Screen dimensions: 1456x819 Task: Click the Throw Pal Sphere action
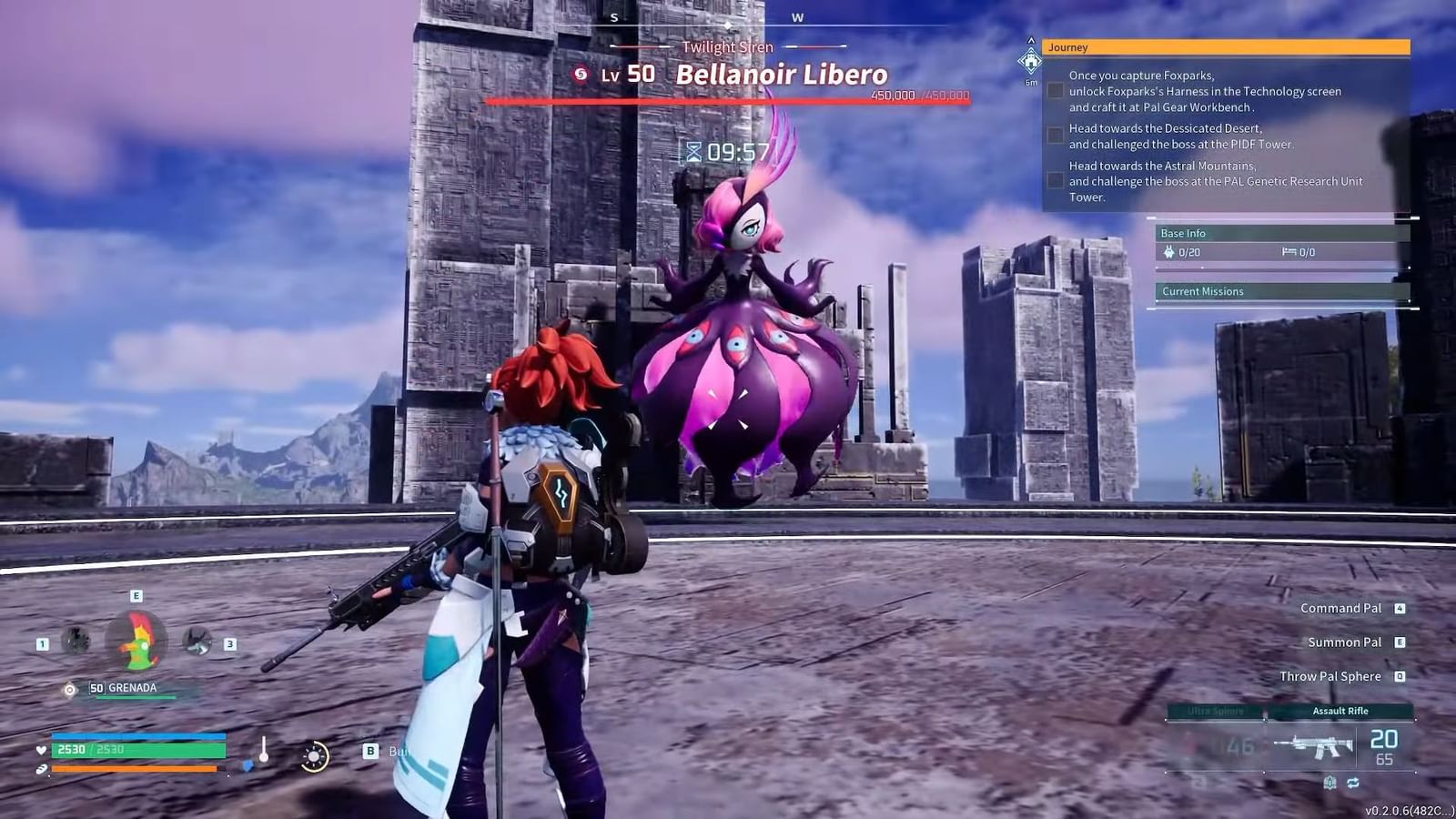[1331, 676]
